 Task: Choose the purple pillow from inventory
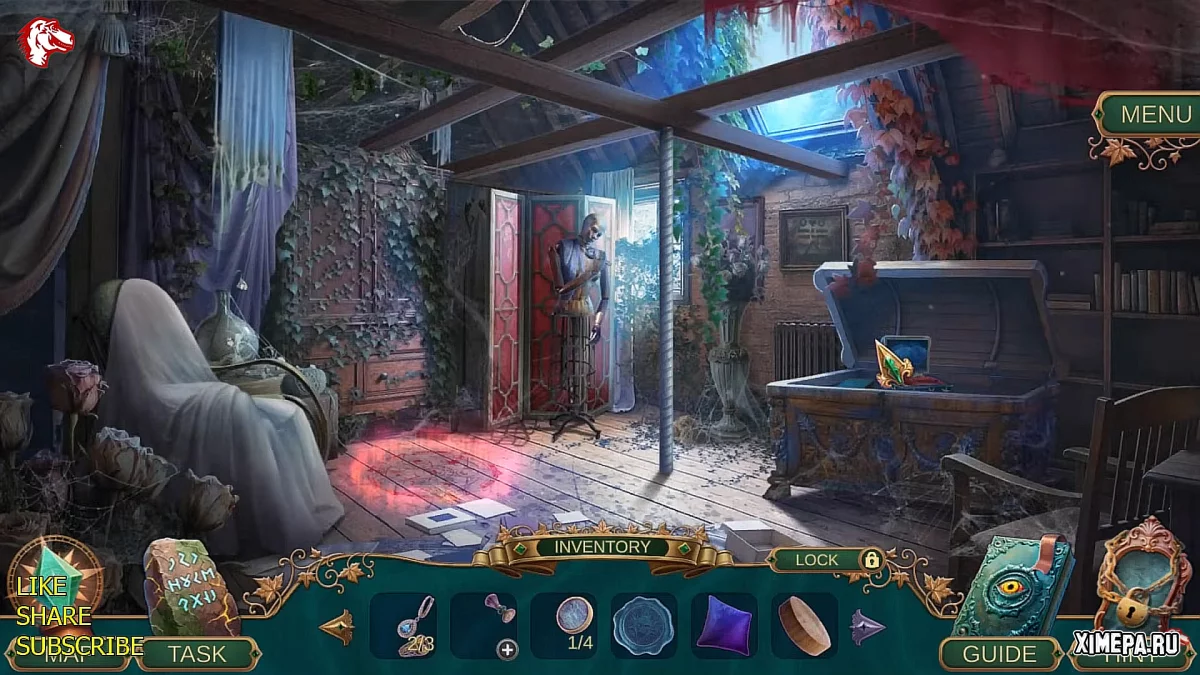pyautogui.click(x=723, y=625)
